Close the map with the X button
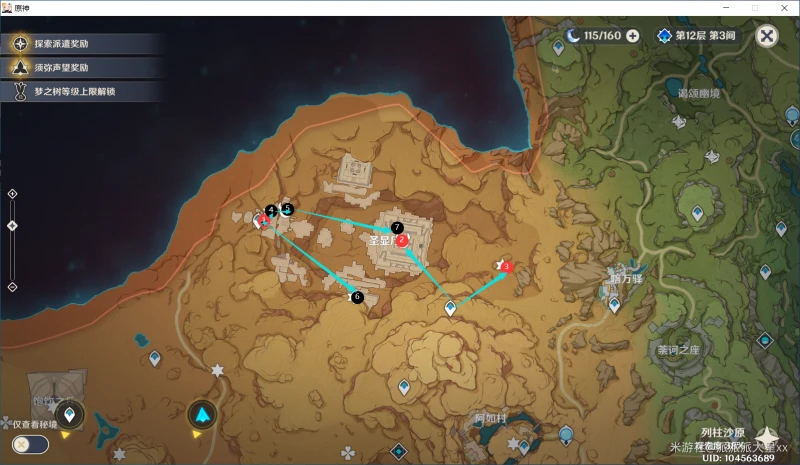The image size is (800, 465). [767, 36]
